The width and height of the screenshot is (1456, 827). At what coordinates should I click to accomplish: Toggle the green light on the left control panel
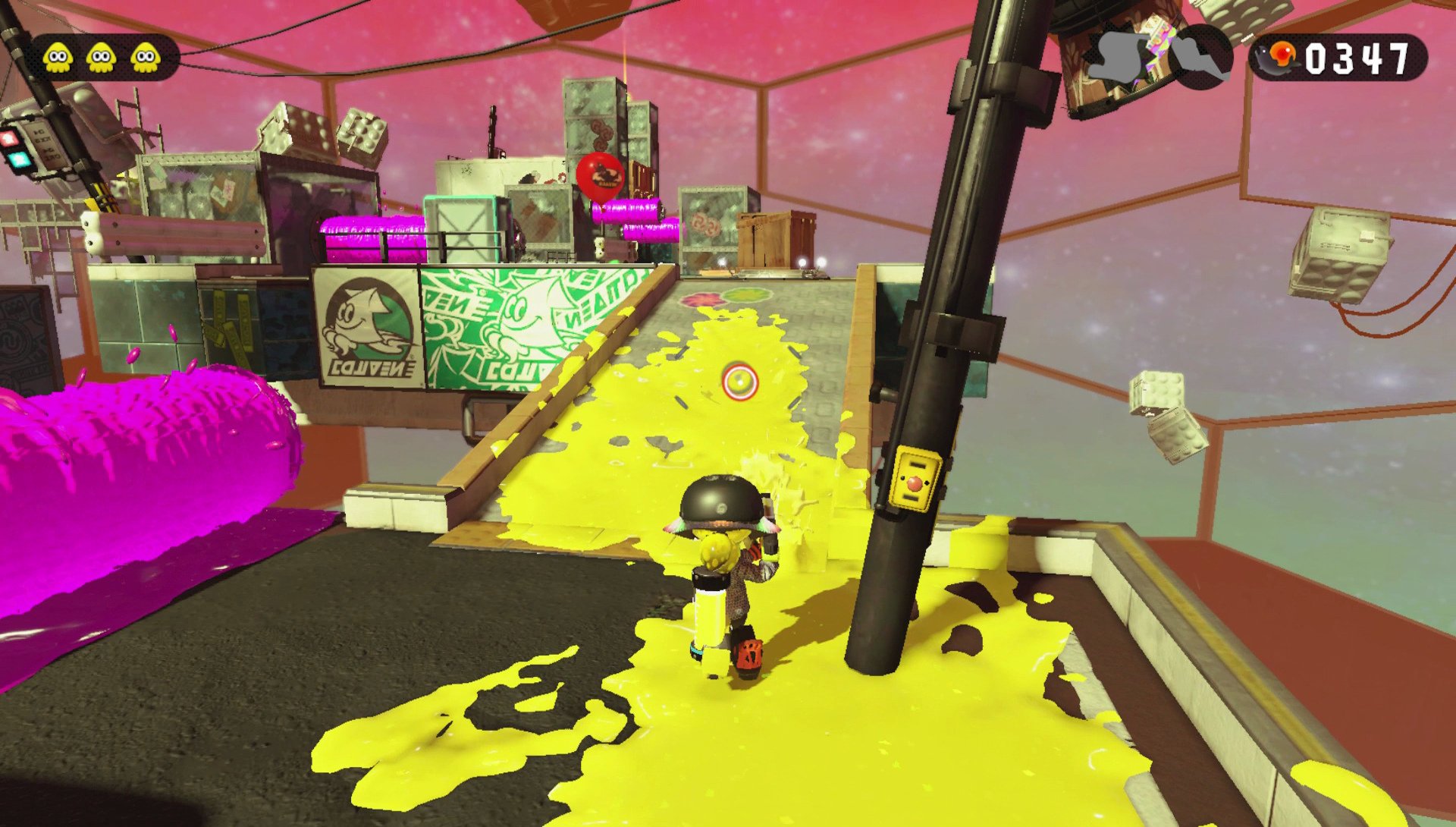[19, 161]
